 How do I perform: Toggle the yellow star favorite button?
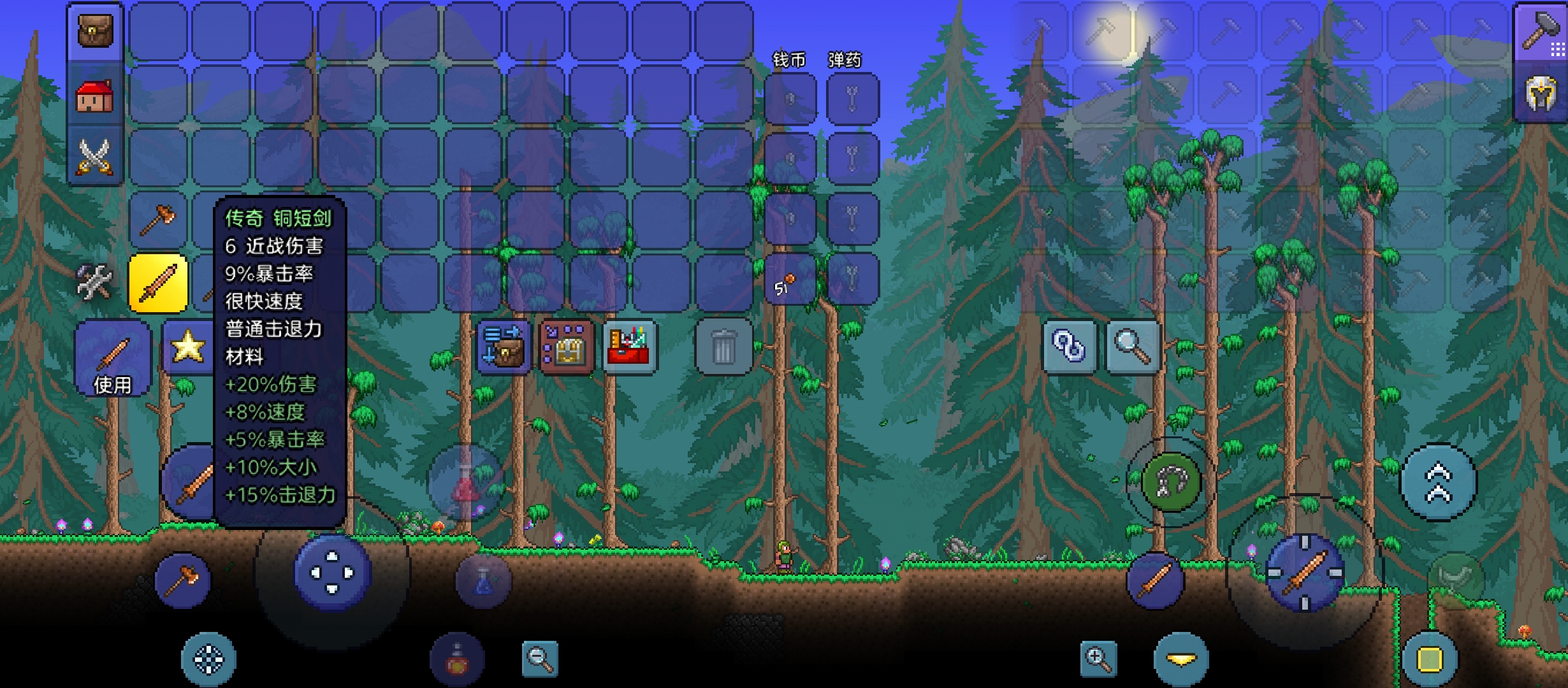[187, 347]
